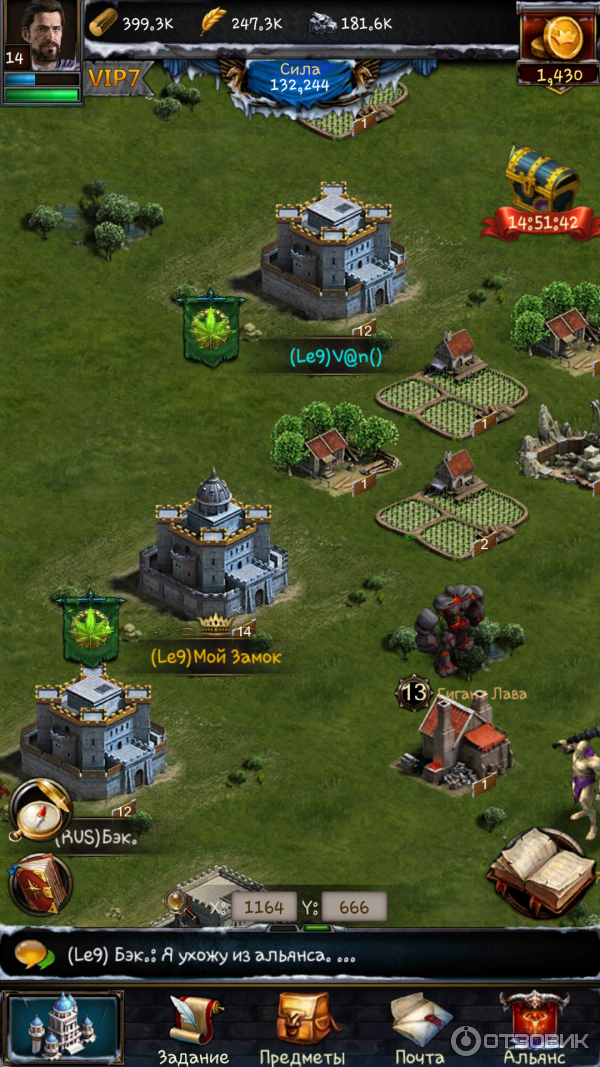Open the Задание quests menu

(193, 1029)
